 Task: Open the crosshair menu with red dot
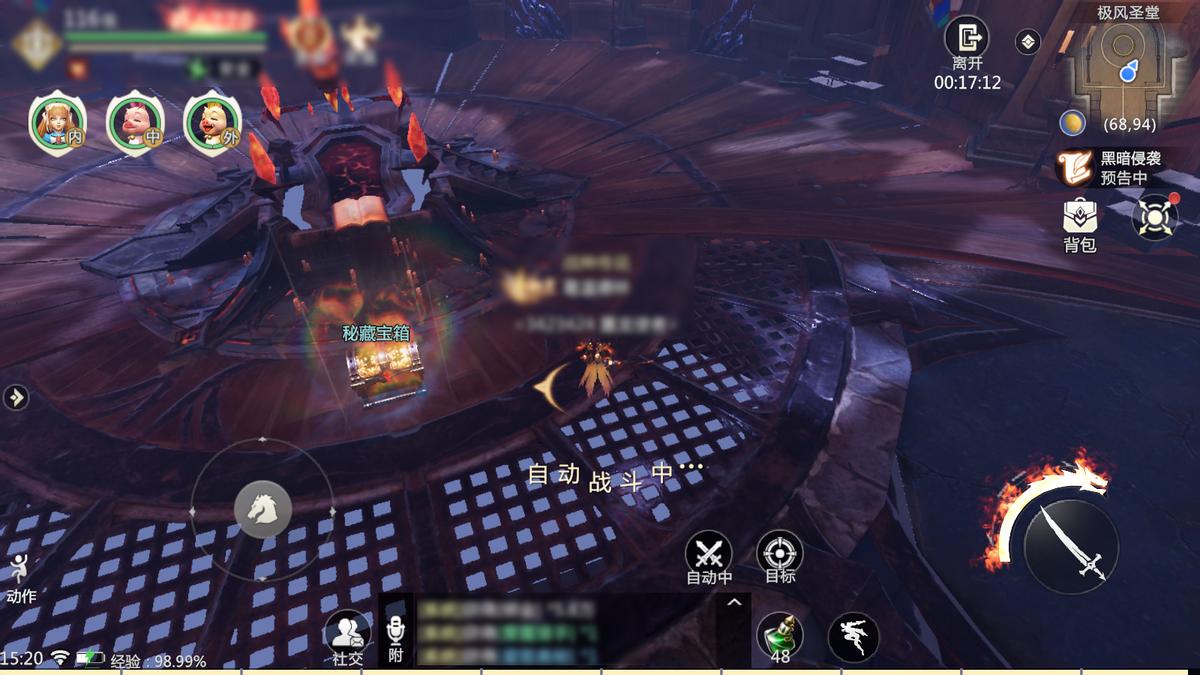[x=1155, y=216]
